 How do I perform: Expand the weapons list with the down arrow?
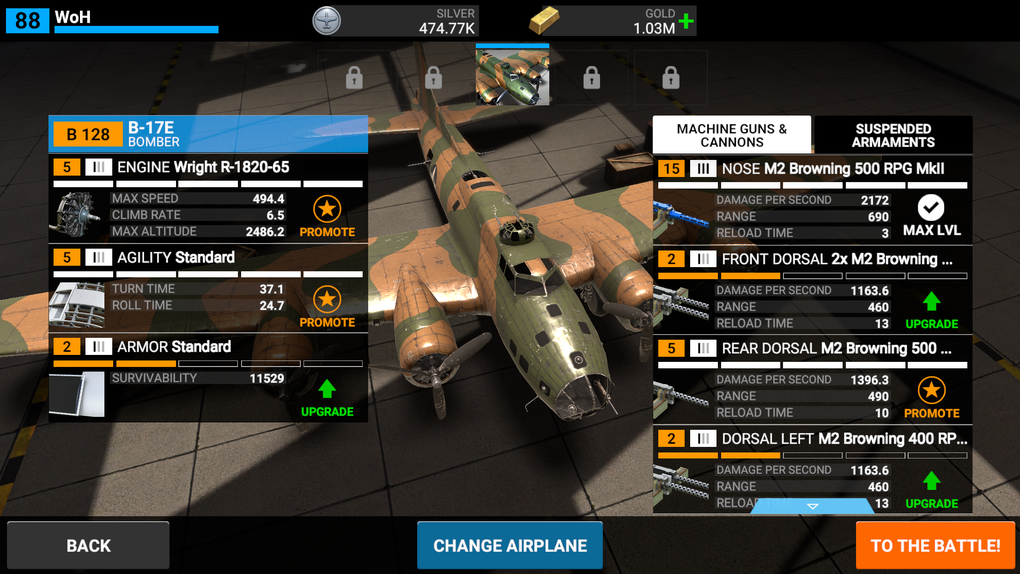pyautogui.click(x=812, y=506)
